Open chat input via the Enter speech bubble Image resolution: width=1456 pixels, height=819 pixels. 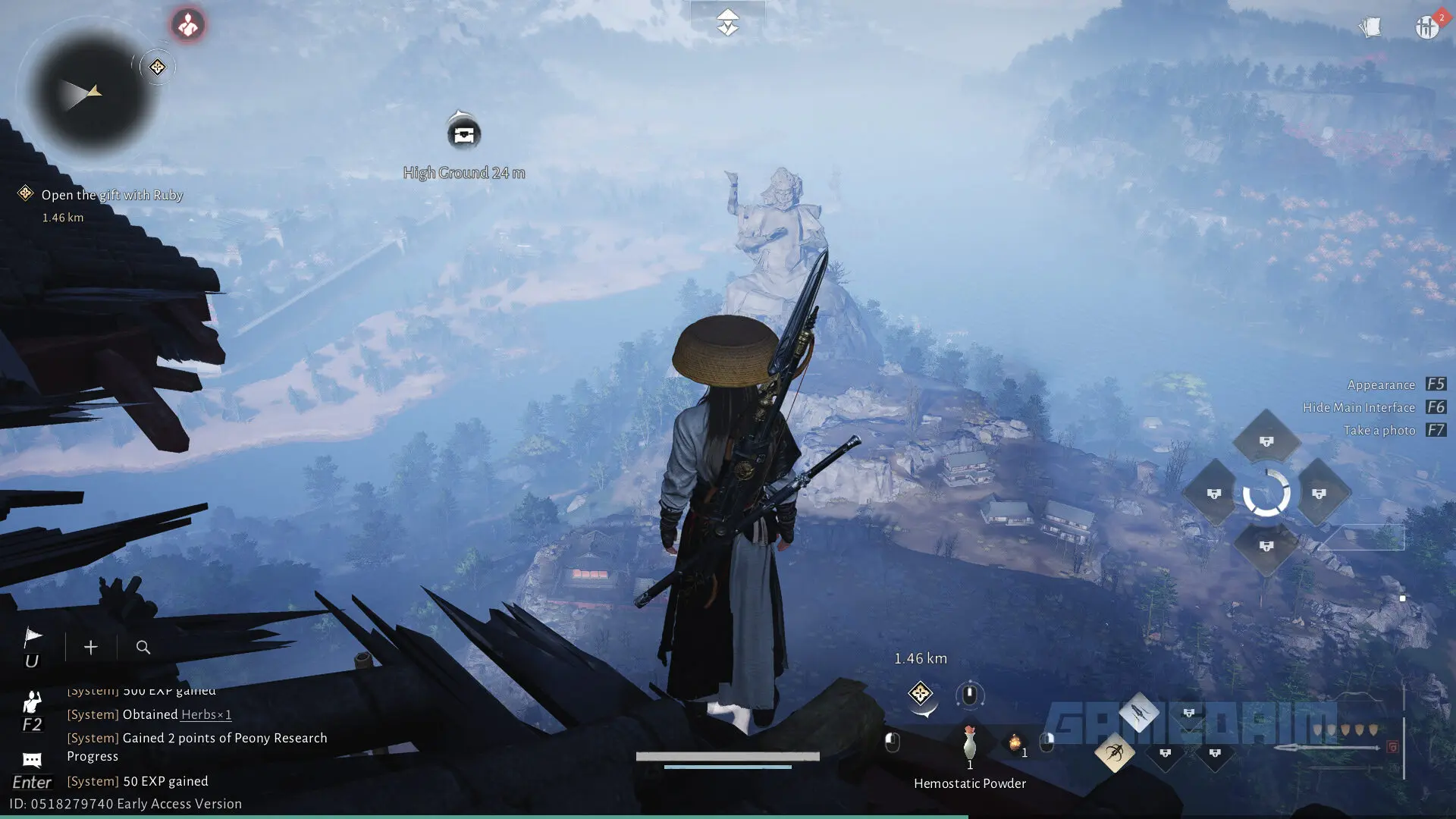pos(32,760)
